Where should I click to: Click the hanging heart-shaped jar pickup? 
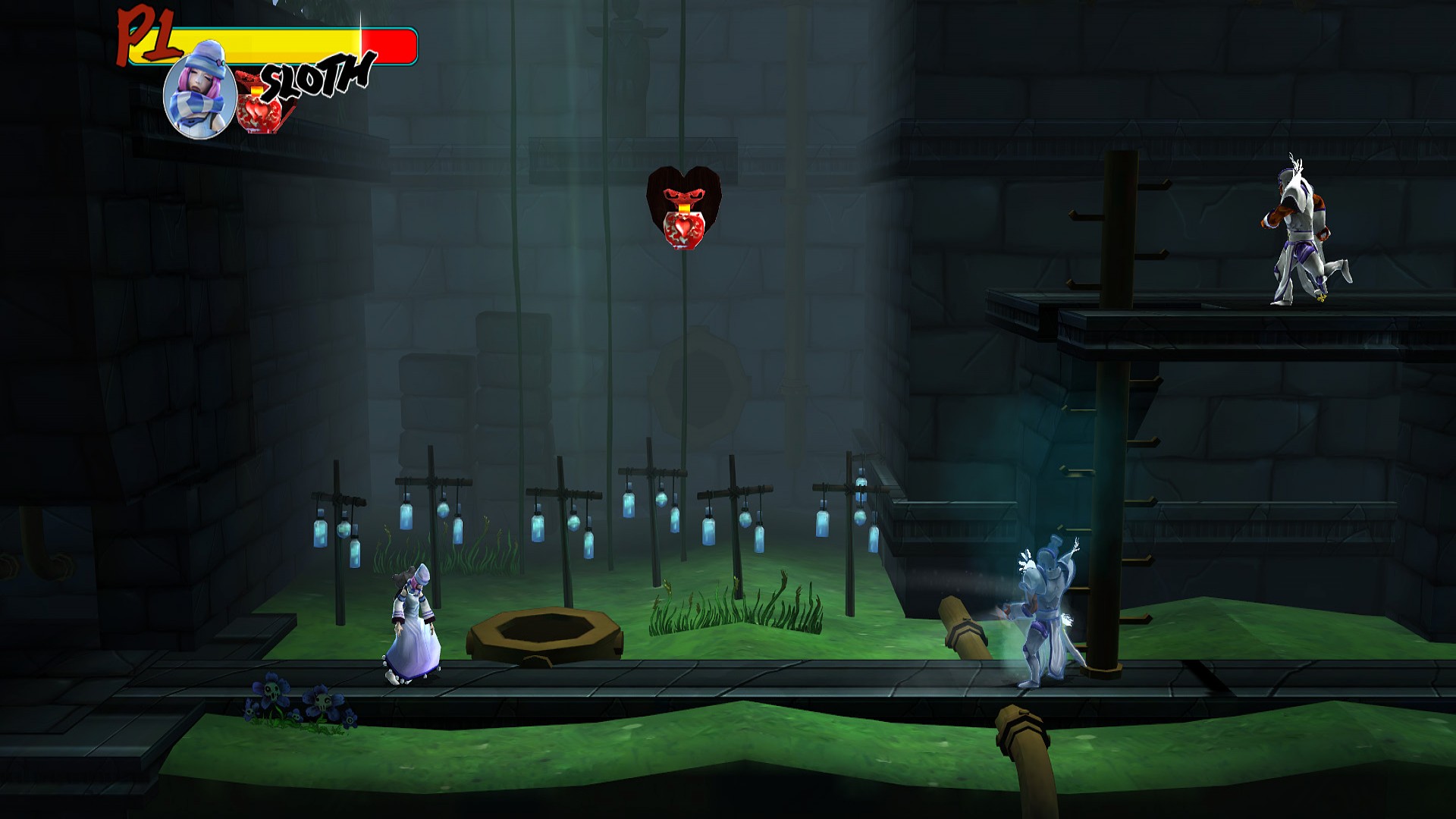[685, 209]
